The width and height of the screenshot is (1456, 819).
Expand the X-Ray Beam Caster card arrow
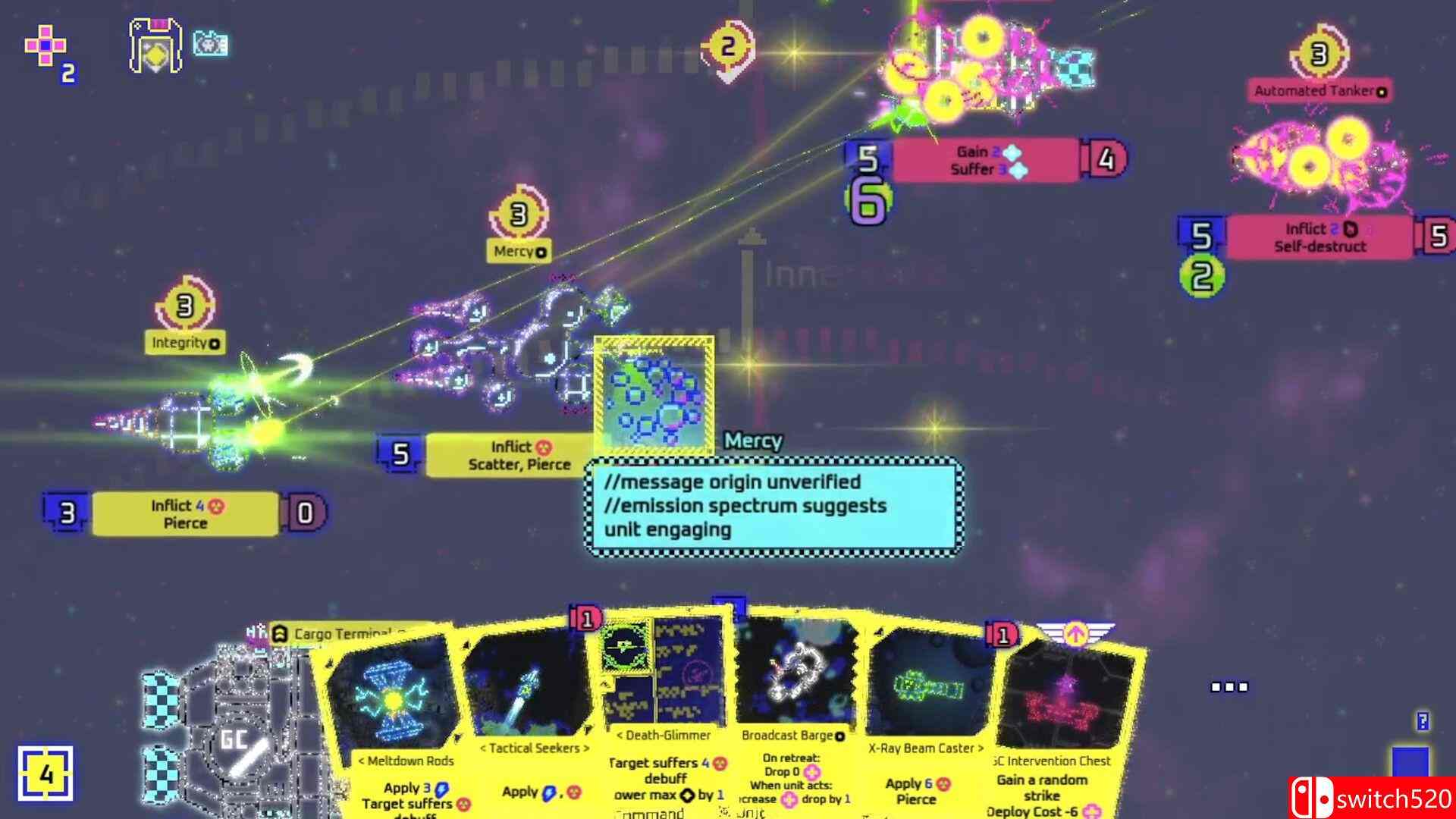[981, 748]
